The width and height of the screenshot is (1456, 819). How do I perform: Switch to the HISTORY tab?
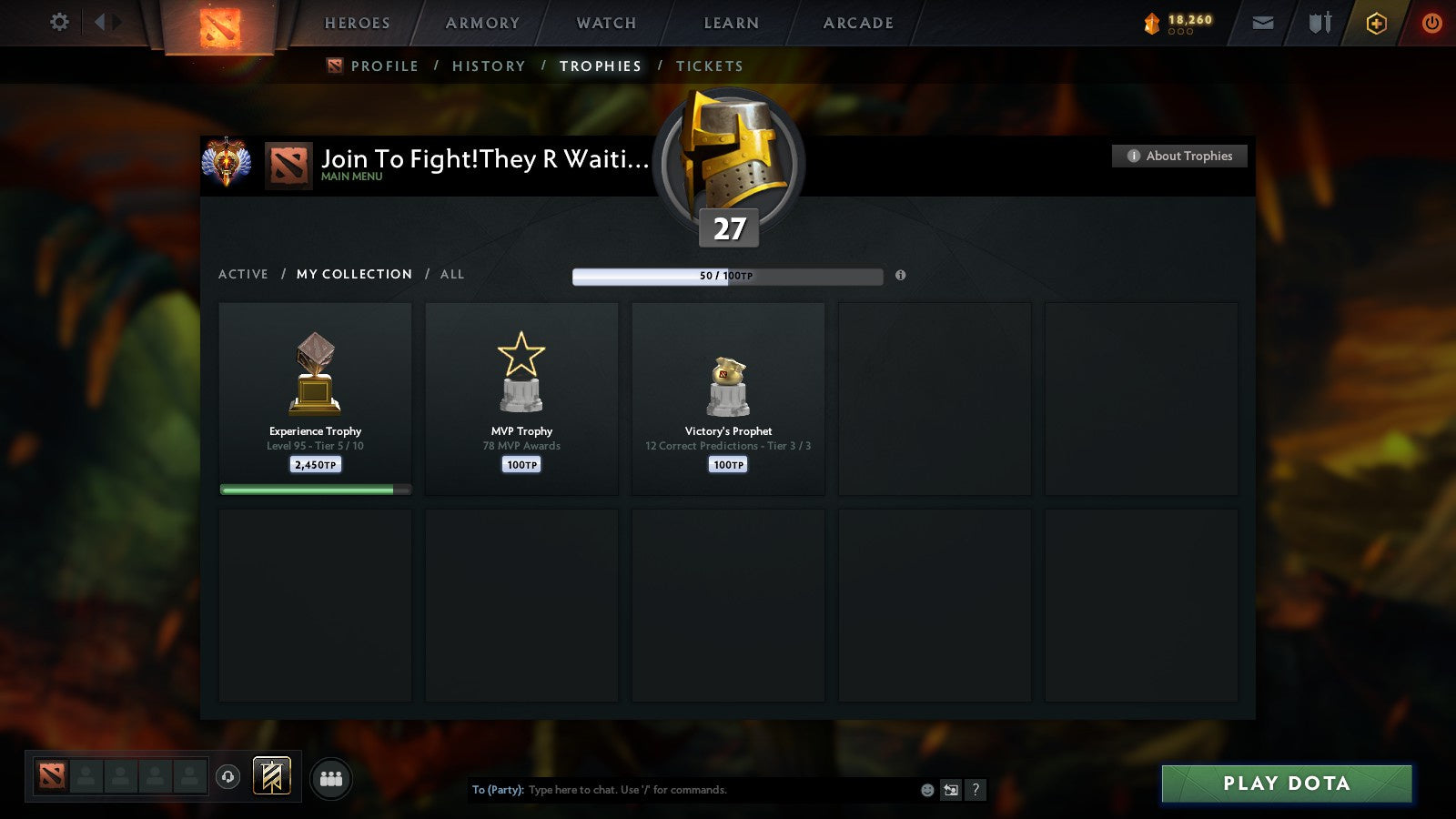[x=490, y=66]
